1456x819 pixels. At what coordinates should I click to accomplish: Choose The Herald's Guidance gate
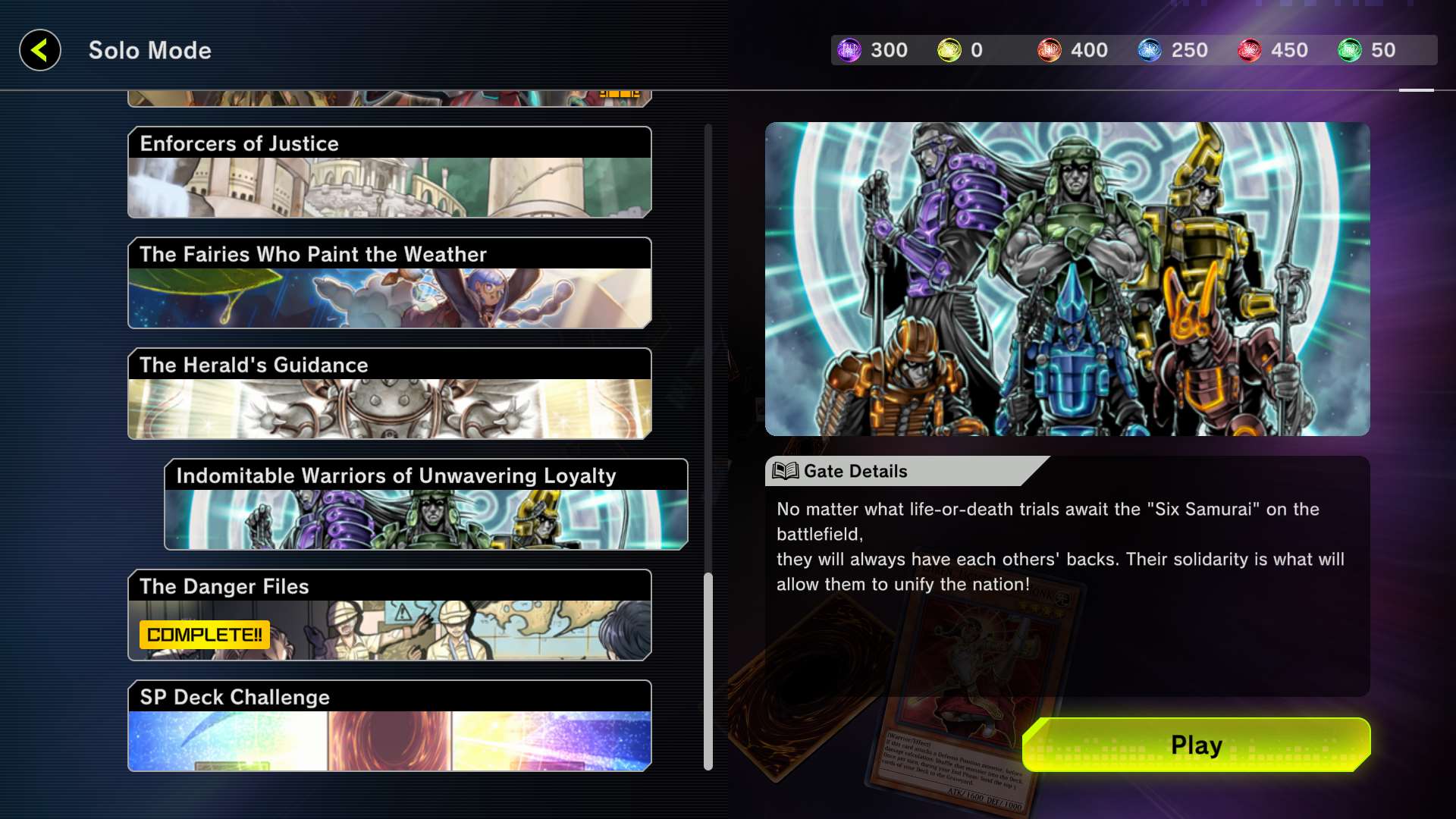[389, 394]
